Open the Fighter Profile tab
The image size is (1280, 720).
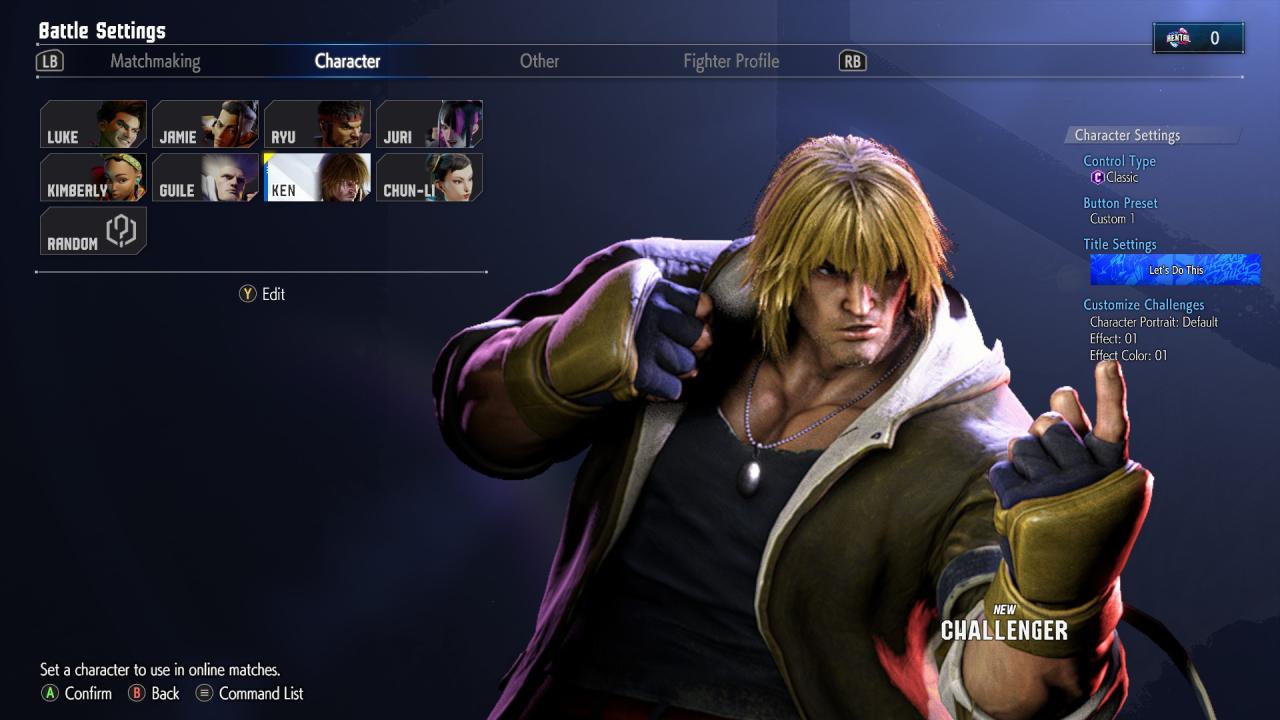pos(731,61)
